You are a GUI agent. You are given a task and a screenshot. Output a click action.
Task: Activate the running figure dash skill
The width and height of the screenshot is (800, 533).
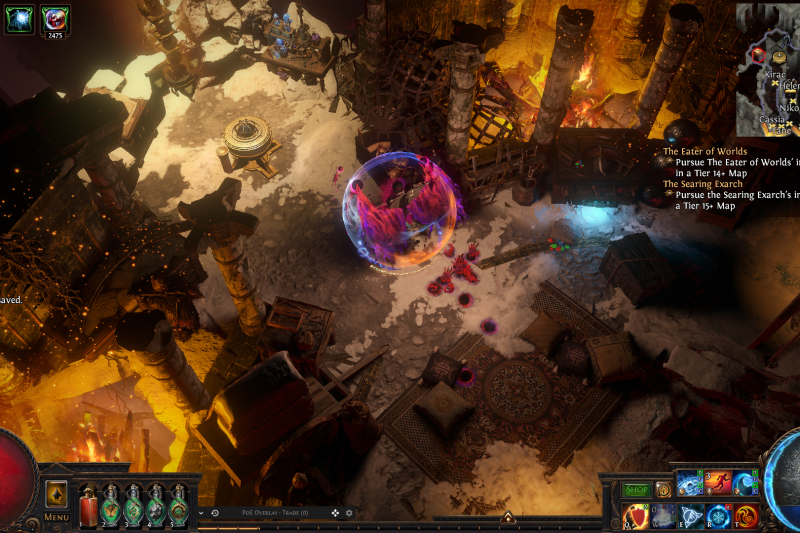(718, 484)
